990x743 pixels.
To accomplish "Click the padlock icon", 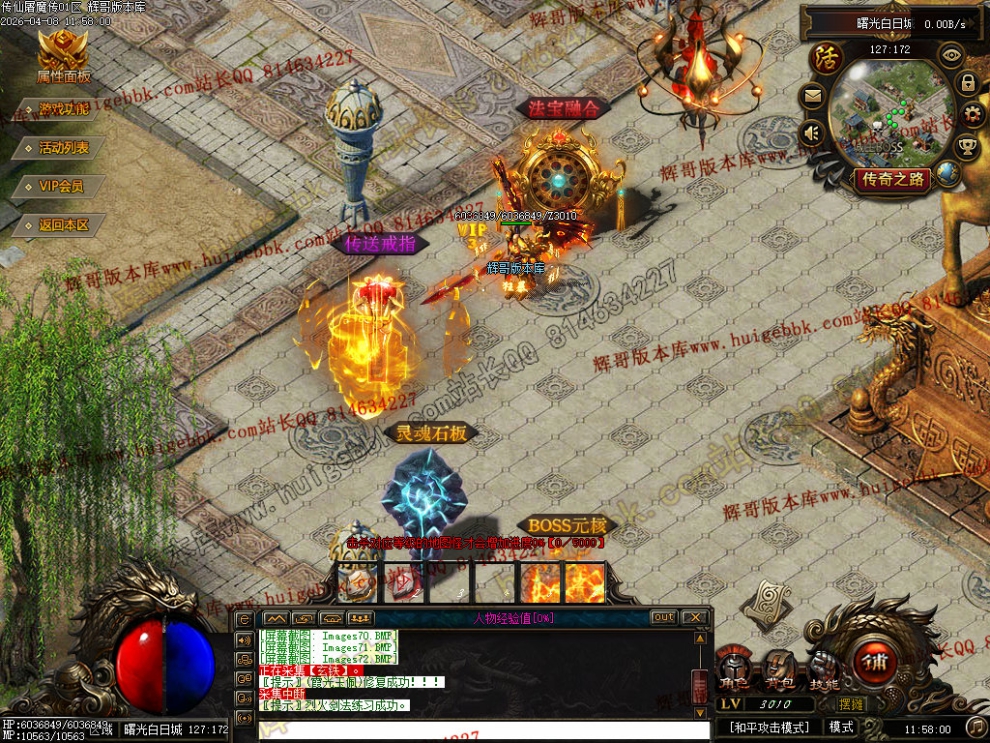I will (968, 83).
